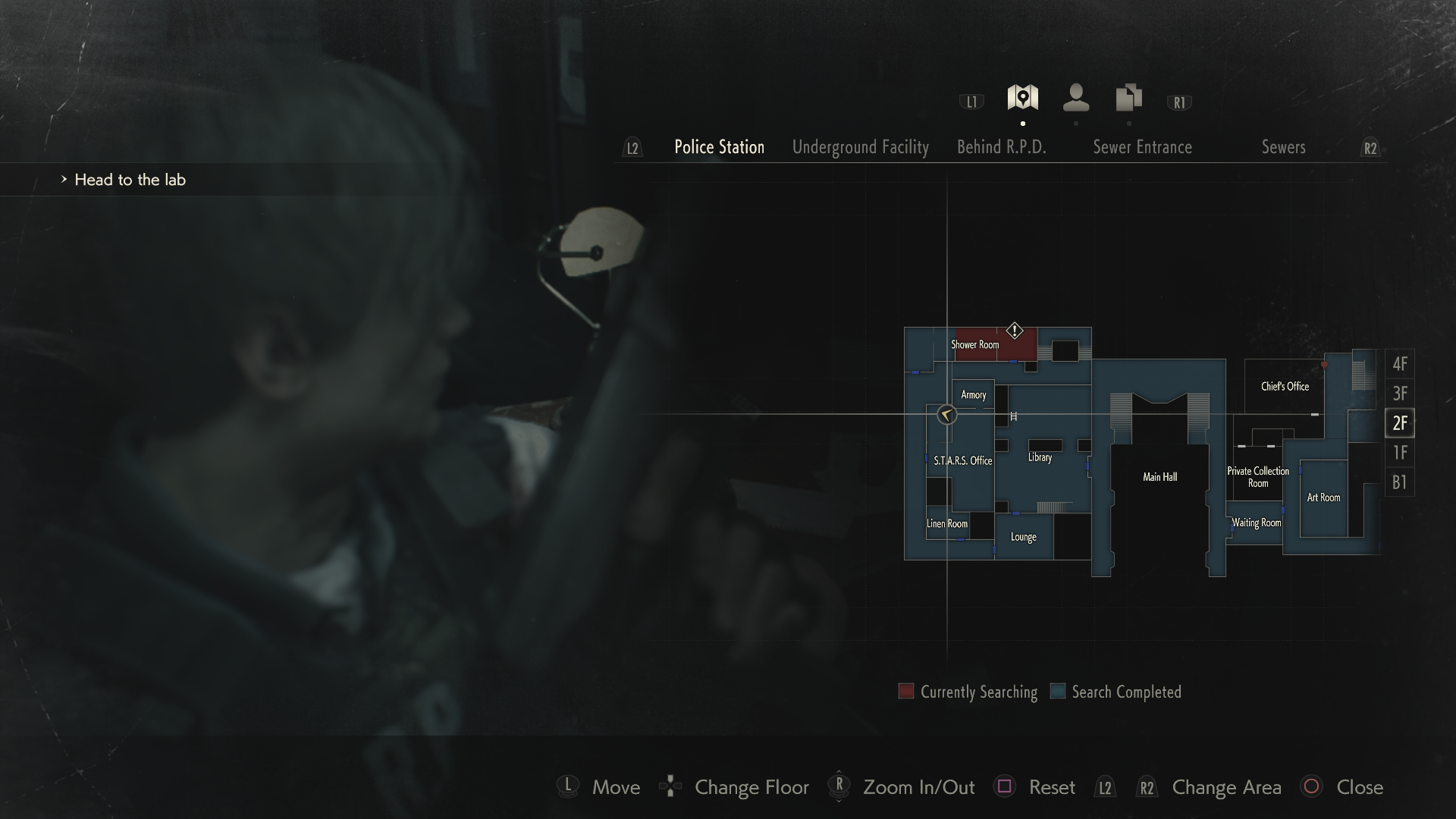The image size is (1456, 819).
Task: Select the Shower Room on the map
Action: tap(974, 345)
